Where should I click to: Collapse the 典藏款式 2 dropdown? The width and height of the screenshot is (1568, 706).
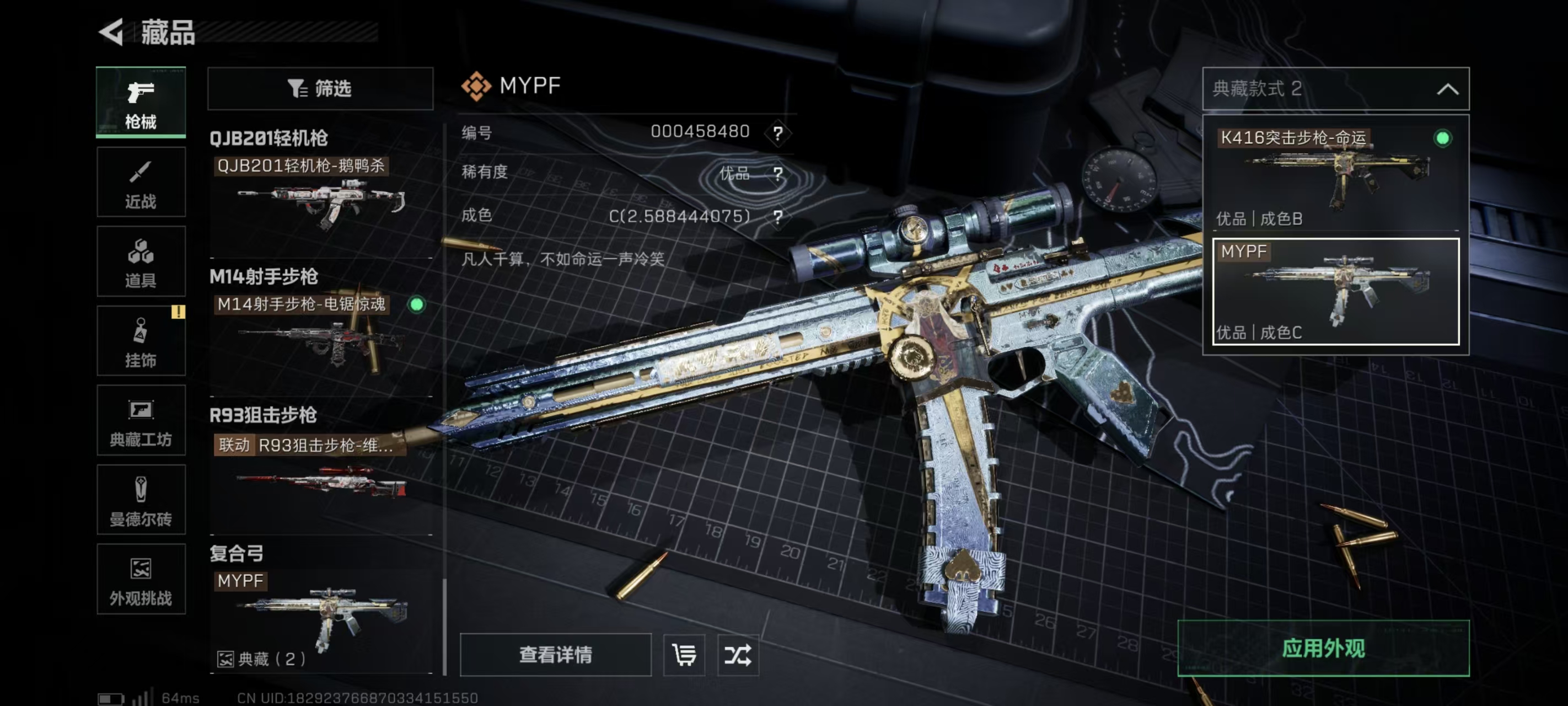1447,89
